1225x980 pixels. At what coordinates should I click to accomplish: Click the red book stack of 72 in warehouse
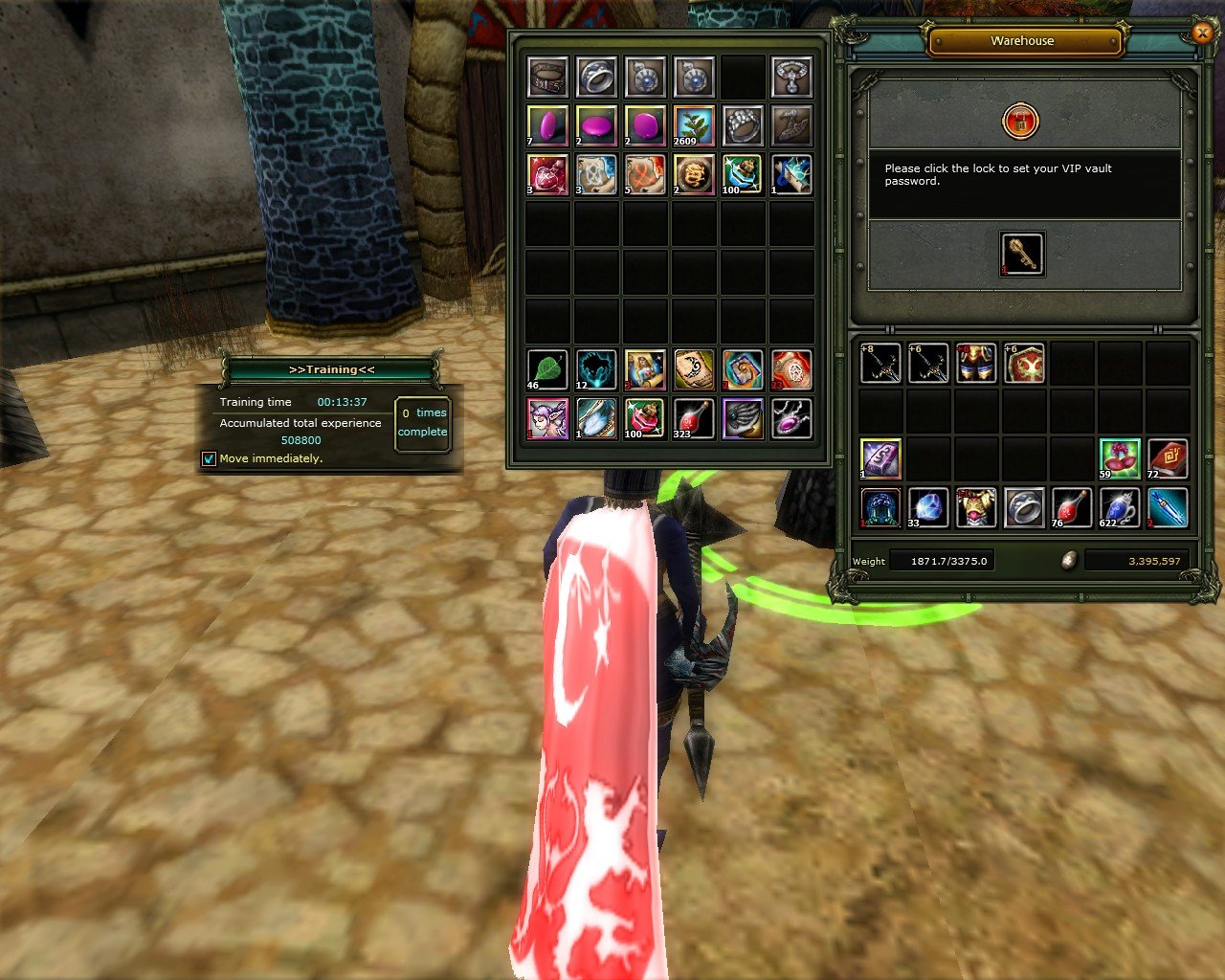pyautogui.click(x=1168, y=458)
